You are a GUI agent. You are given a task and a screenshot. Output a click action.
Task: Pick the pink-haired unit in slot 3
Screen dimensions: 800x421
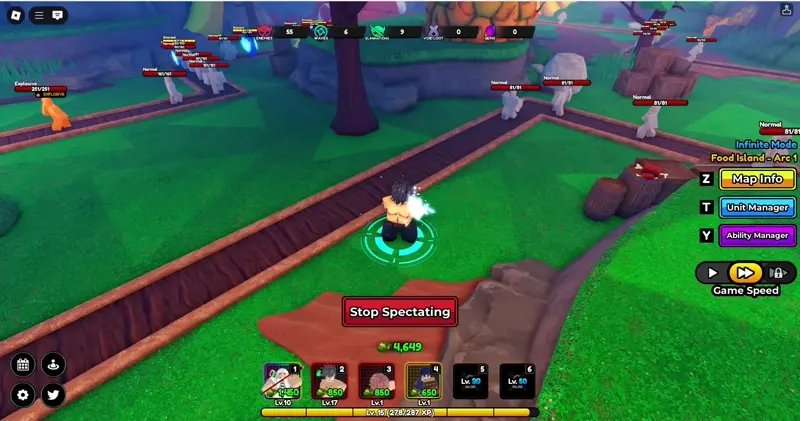(x=376, y=381)
